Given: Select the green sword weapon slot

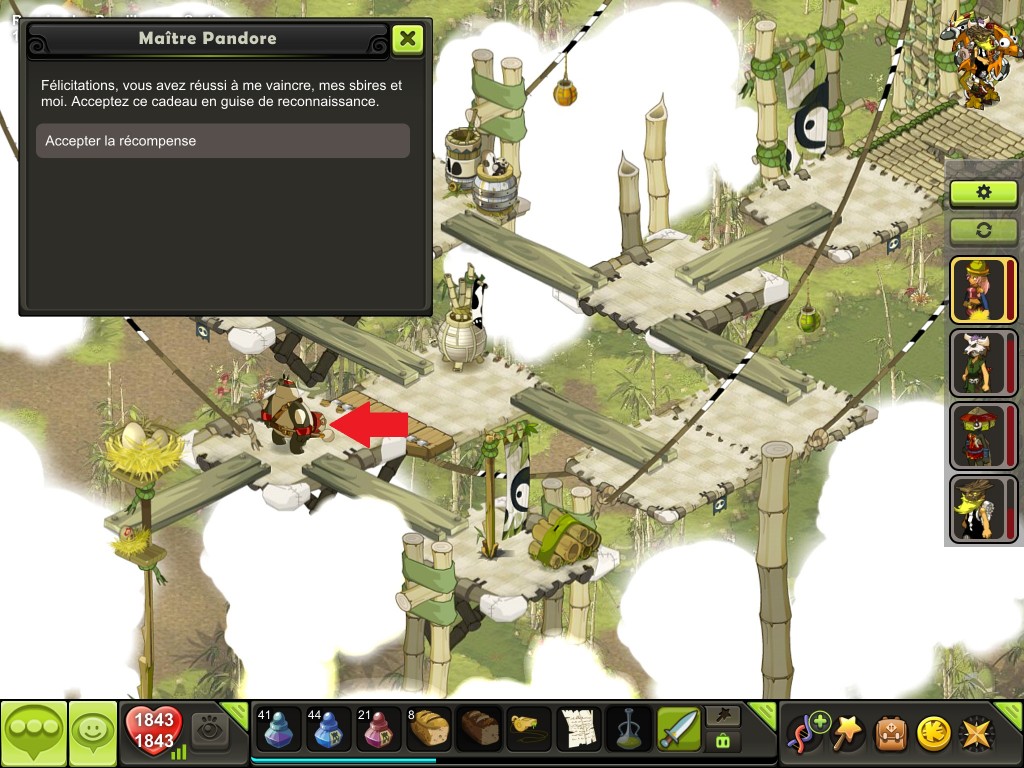Looking at the screenshot, I should tap(679, 729).
